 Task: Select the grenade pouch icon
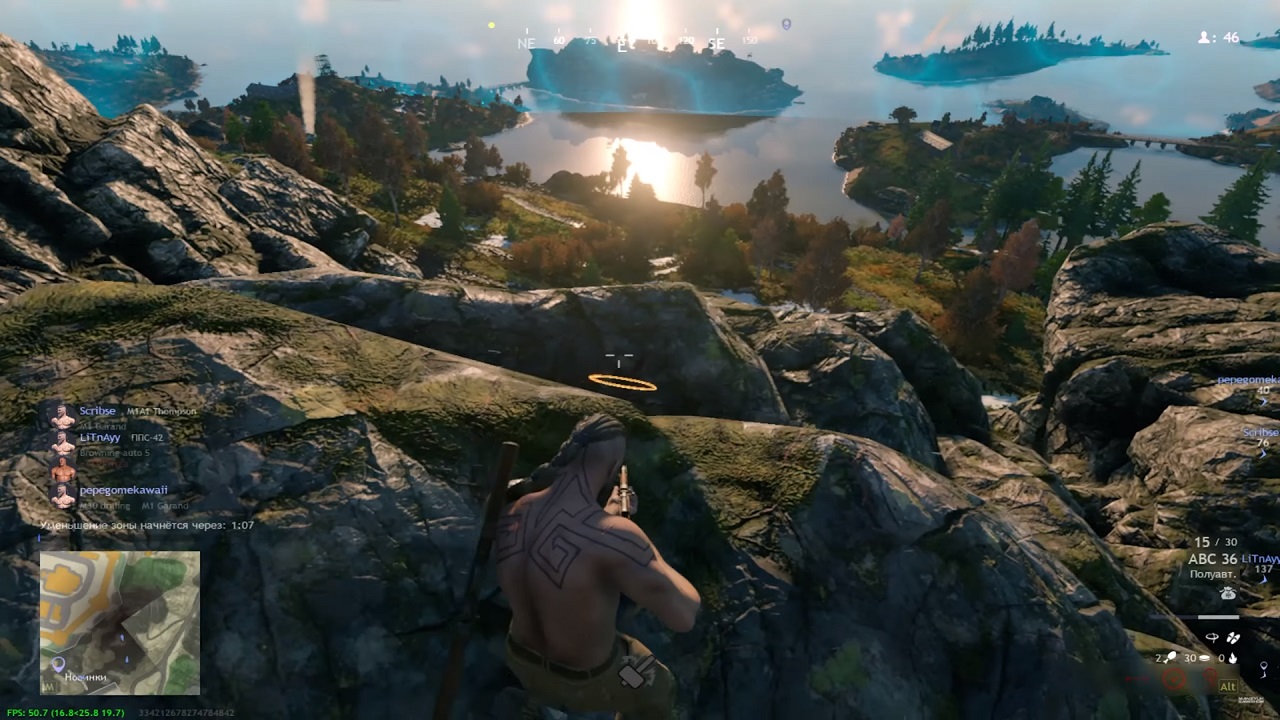[x=1228, y=593]
